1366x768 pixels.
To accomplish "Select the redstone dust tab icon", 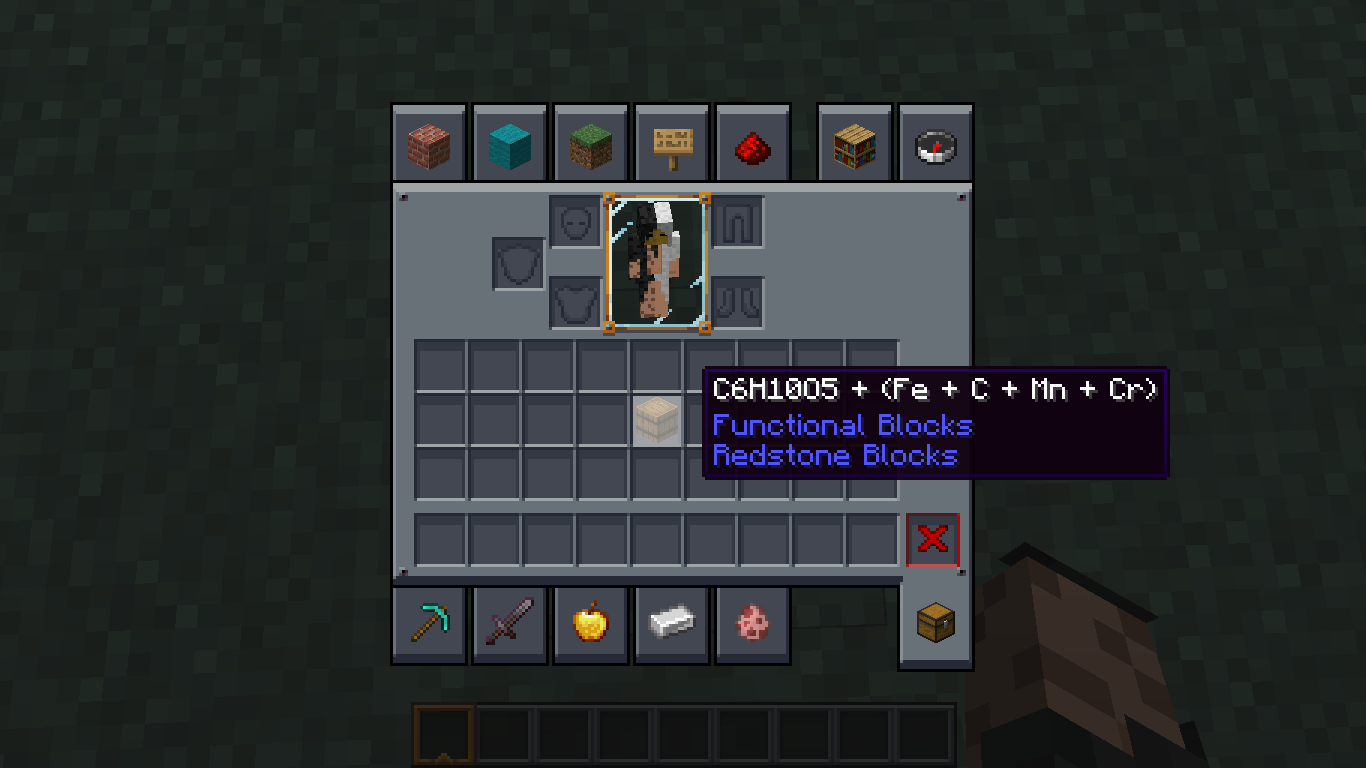I will click(x=753, y=142).
